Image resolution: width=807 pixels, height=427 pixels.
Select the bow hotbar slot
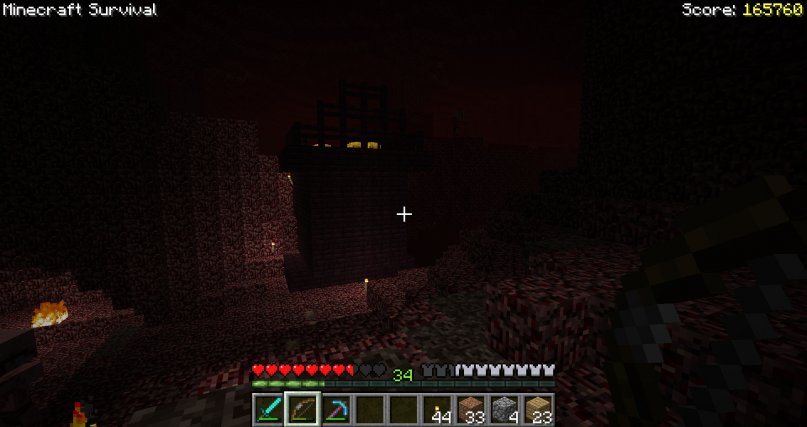click(302, 410)
